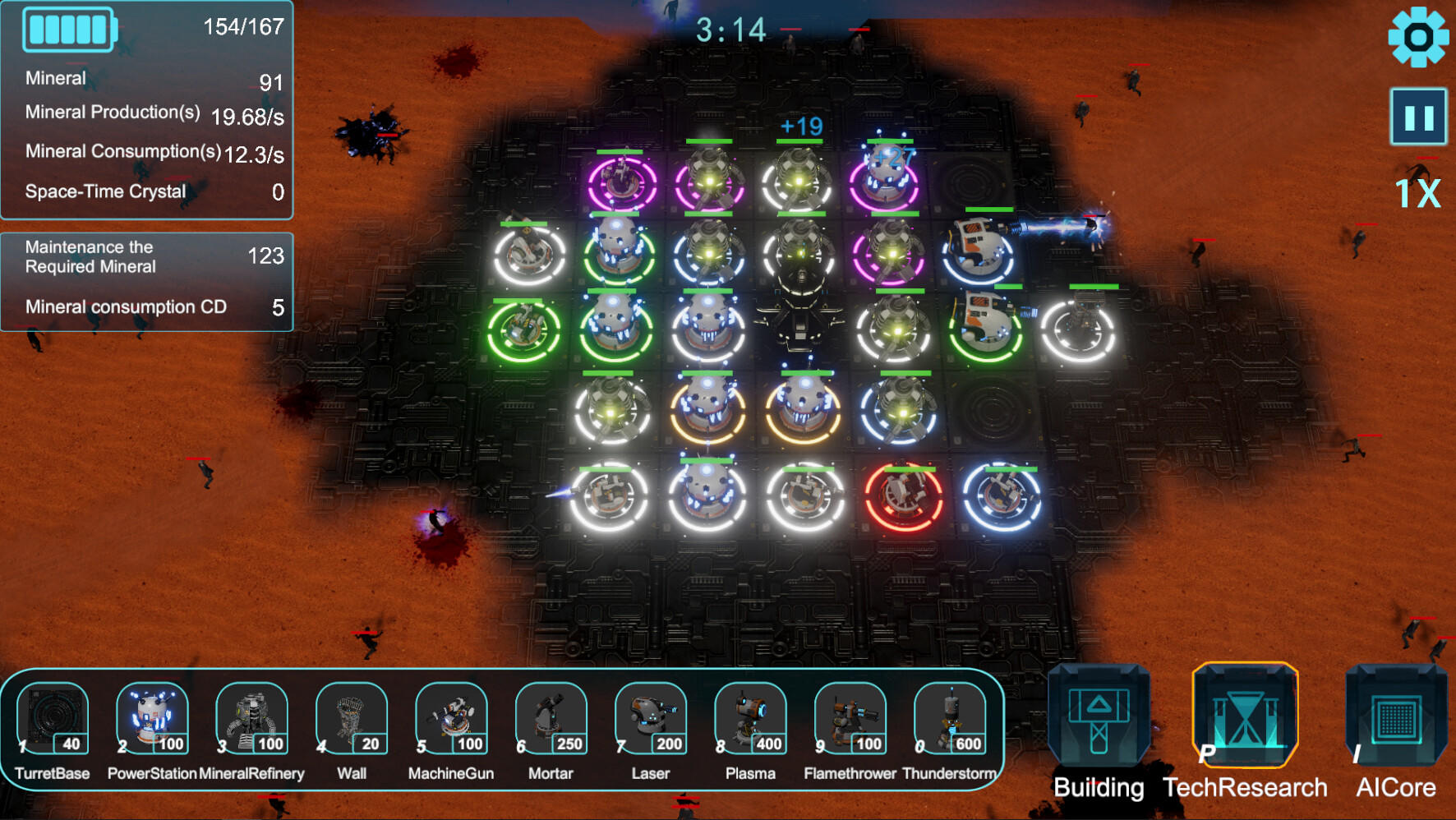The width and height of the screenshot is (1456, 820).
Task: Pick the Thunderstorm turret slot
Action: [950, 720]
